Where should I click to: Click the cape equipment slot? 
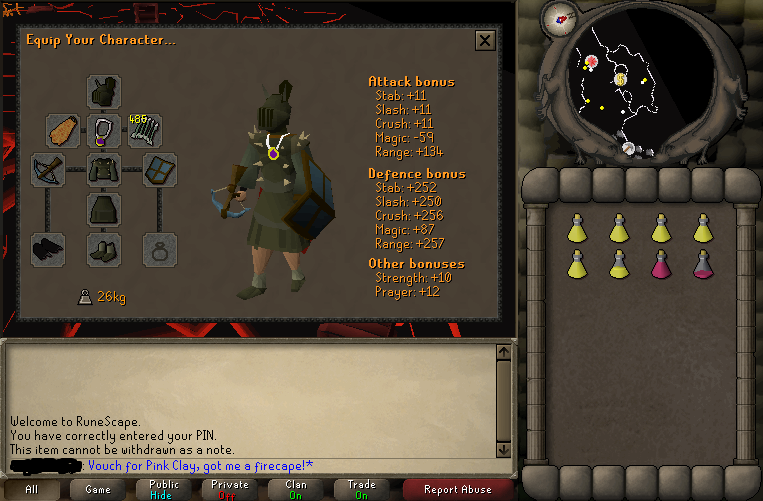point(62,130)
